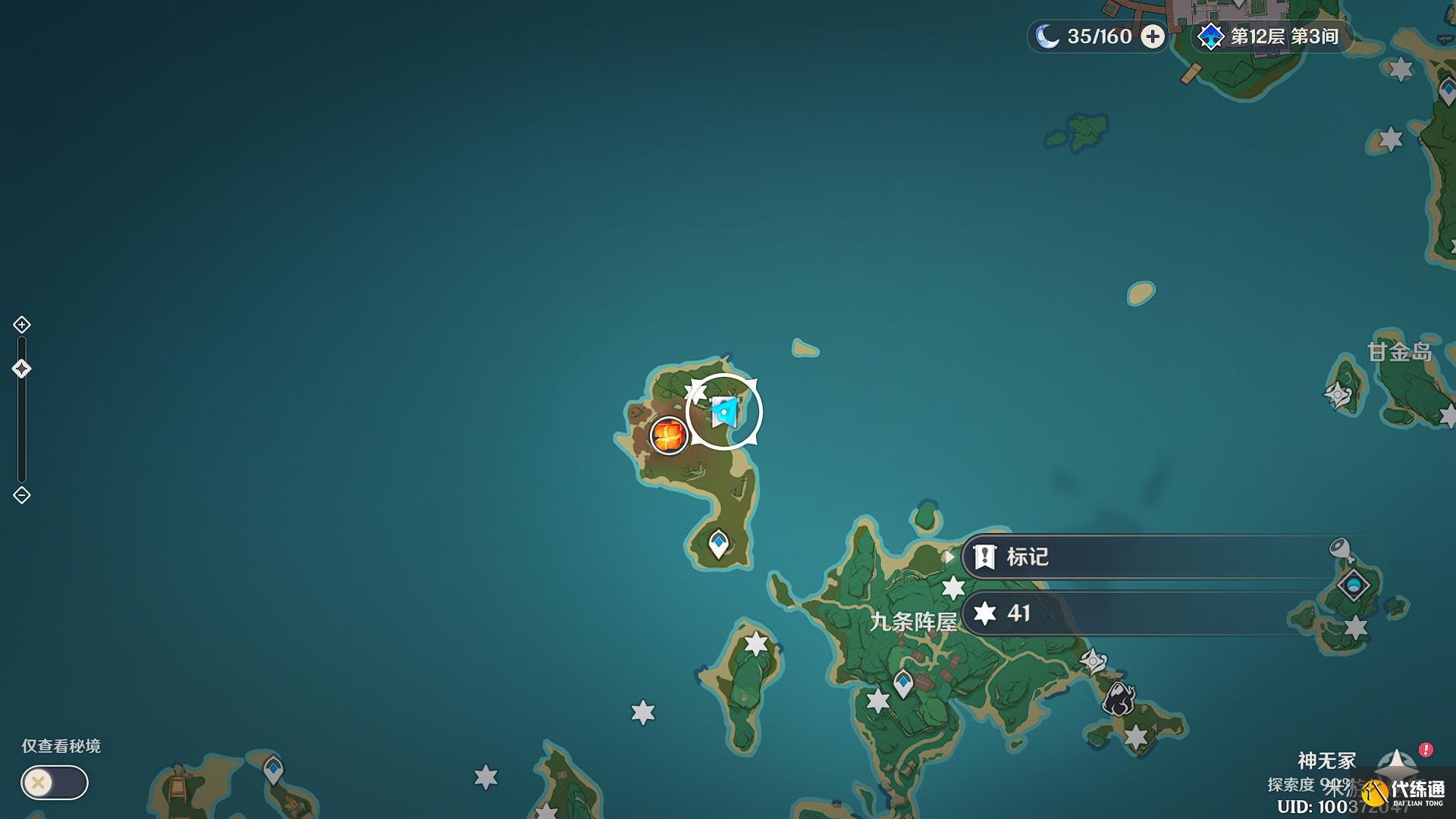
Task: Choose the star pin entry labeled 41
Action: pyautogui.click(x=1153, y=613)
